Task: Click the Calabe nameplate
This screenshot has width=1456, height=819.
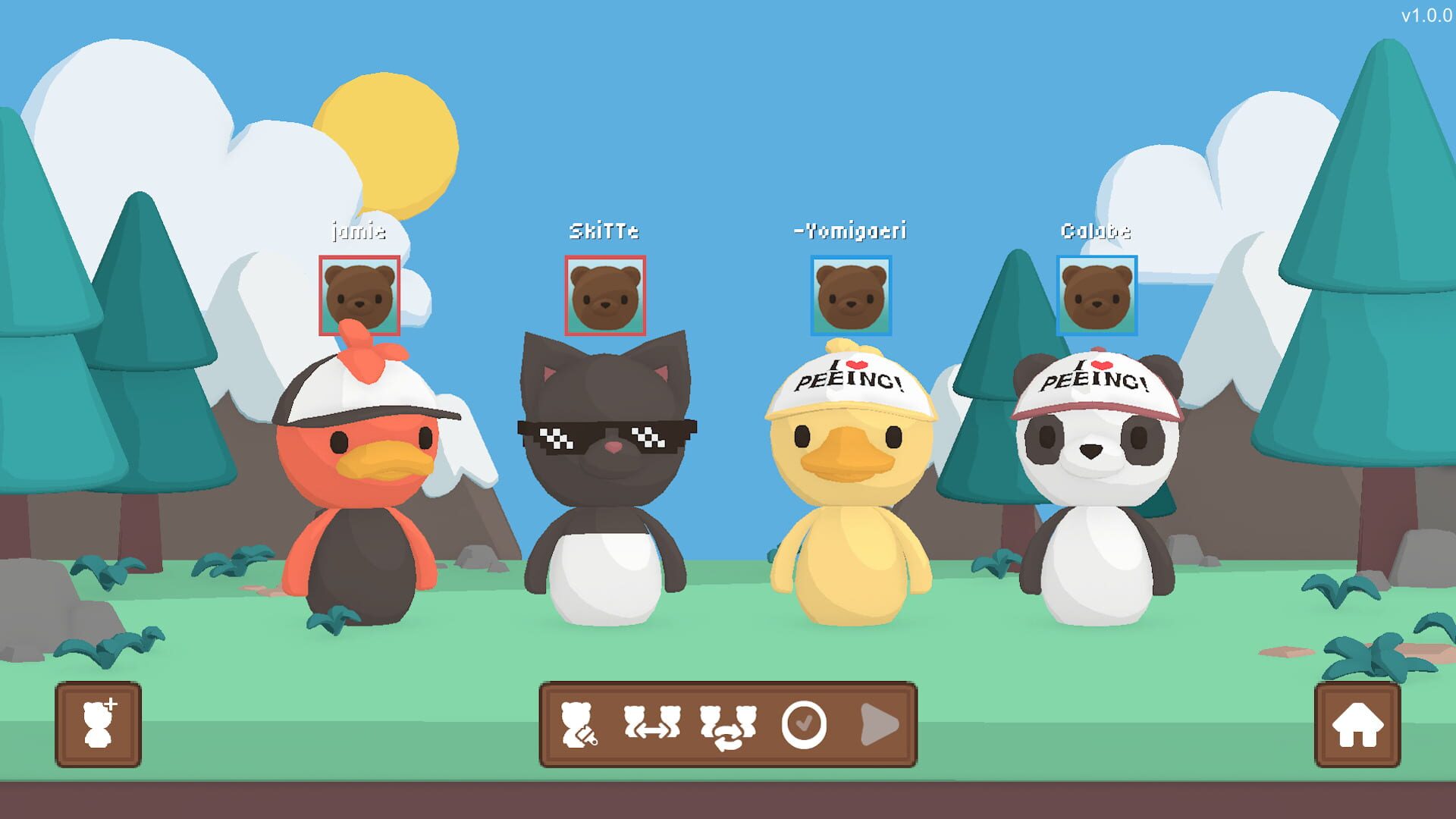Action: tap(1097, 232)
